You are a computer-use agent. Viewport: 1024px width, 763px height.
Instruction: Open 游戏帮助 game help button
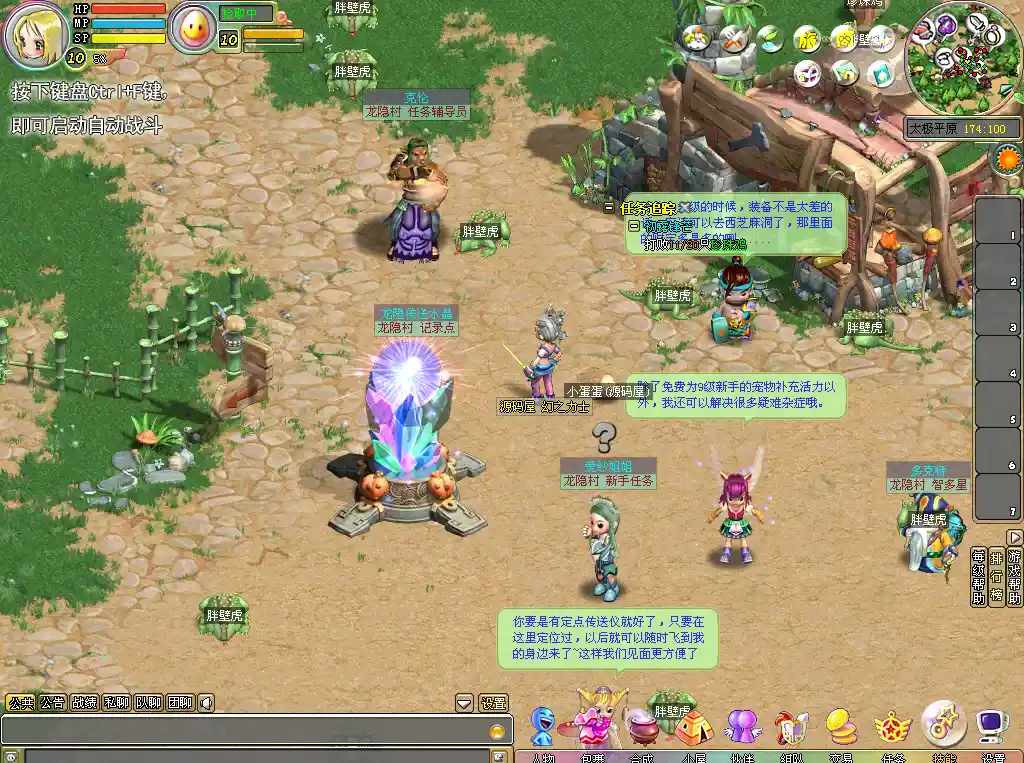tap(1014, 576)
